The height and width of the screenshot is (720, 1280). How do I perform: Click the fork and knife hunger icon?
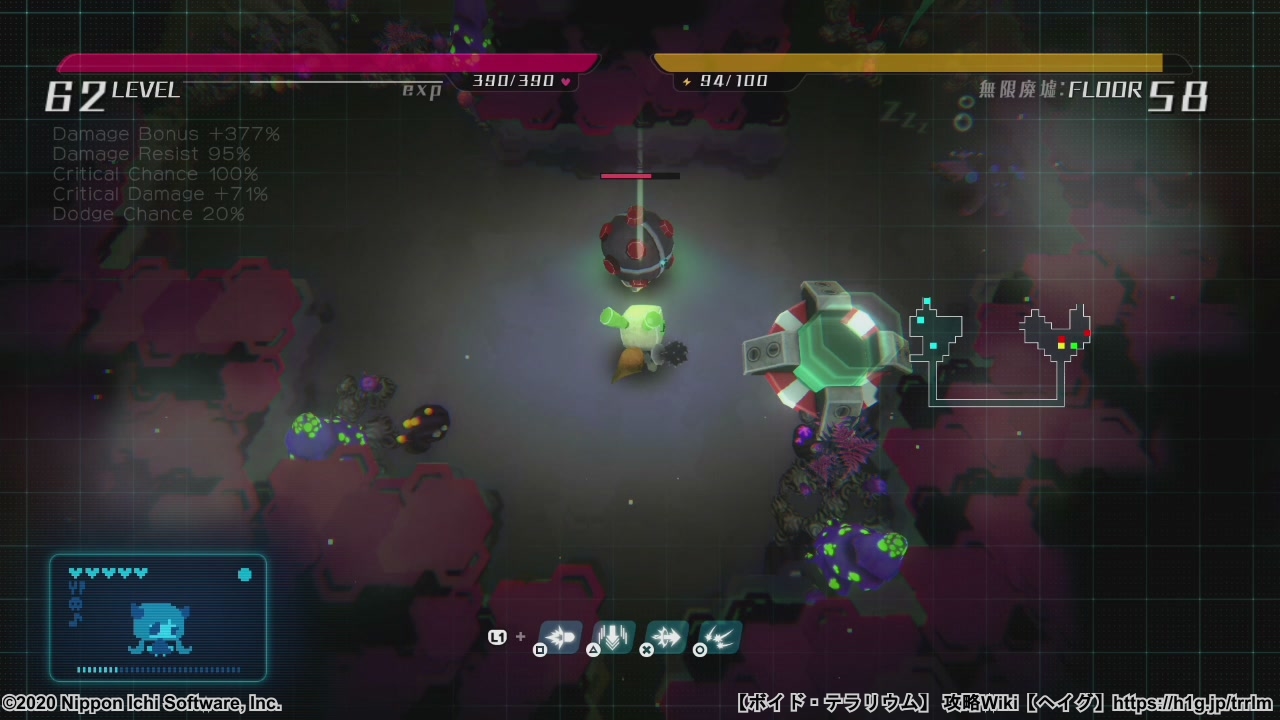(75, 588)
